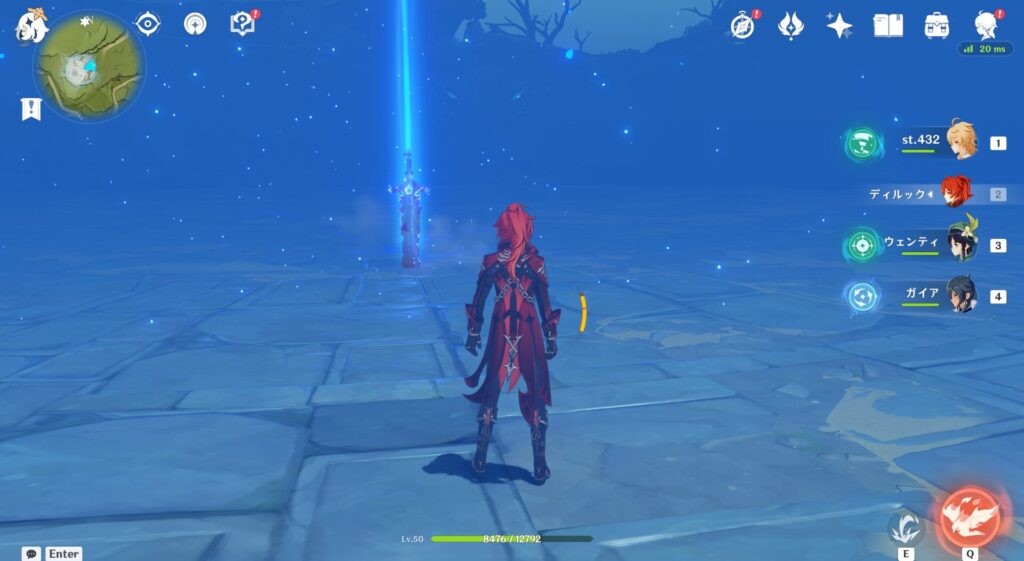Open the map from the minimap
1024x561 pixels.
click(x=88, y=67)
